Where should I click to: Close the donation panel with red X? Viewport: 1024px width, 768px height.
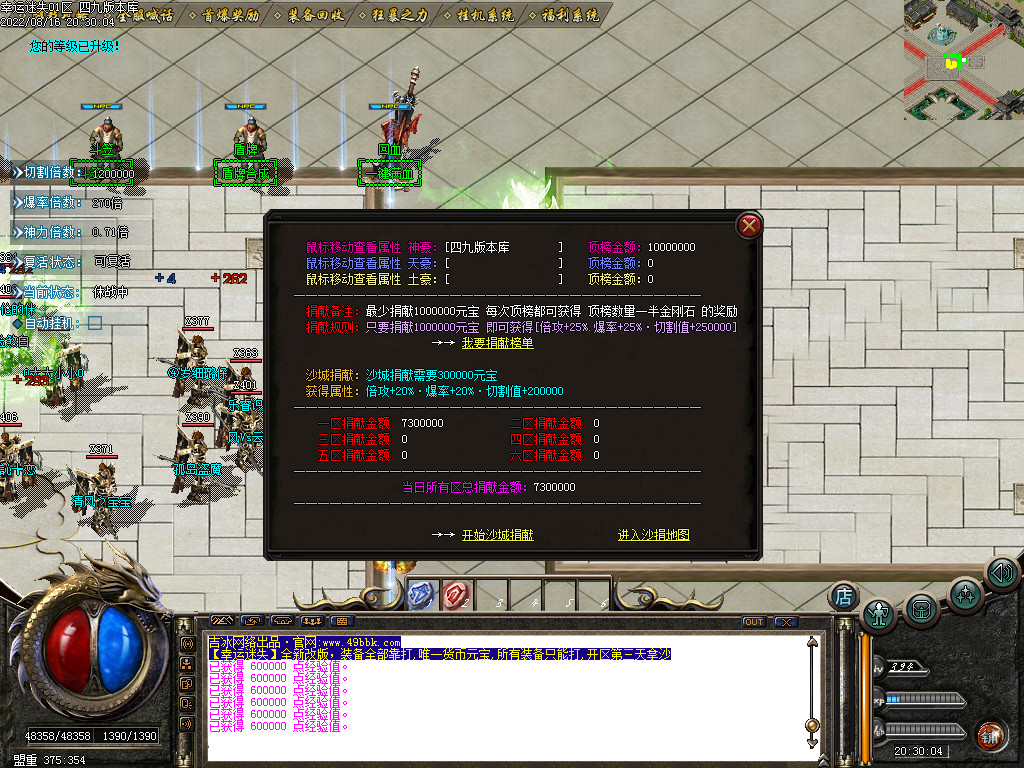[748, 226]
